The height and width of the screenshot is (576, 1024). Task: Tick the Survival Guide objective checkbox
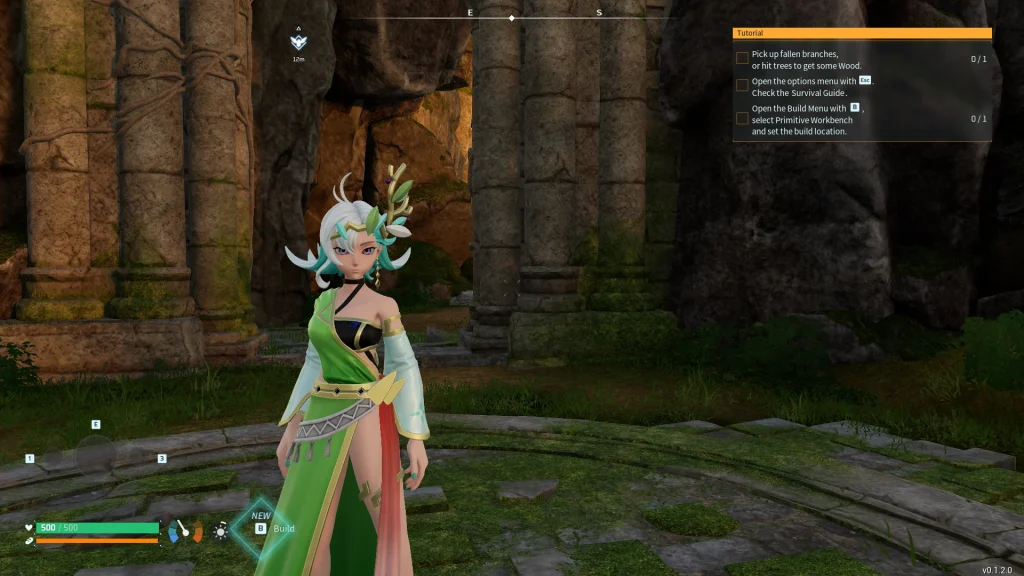click(x=742, y=86)
